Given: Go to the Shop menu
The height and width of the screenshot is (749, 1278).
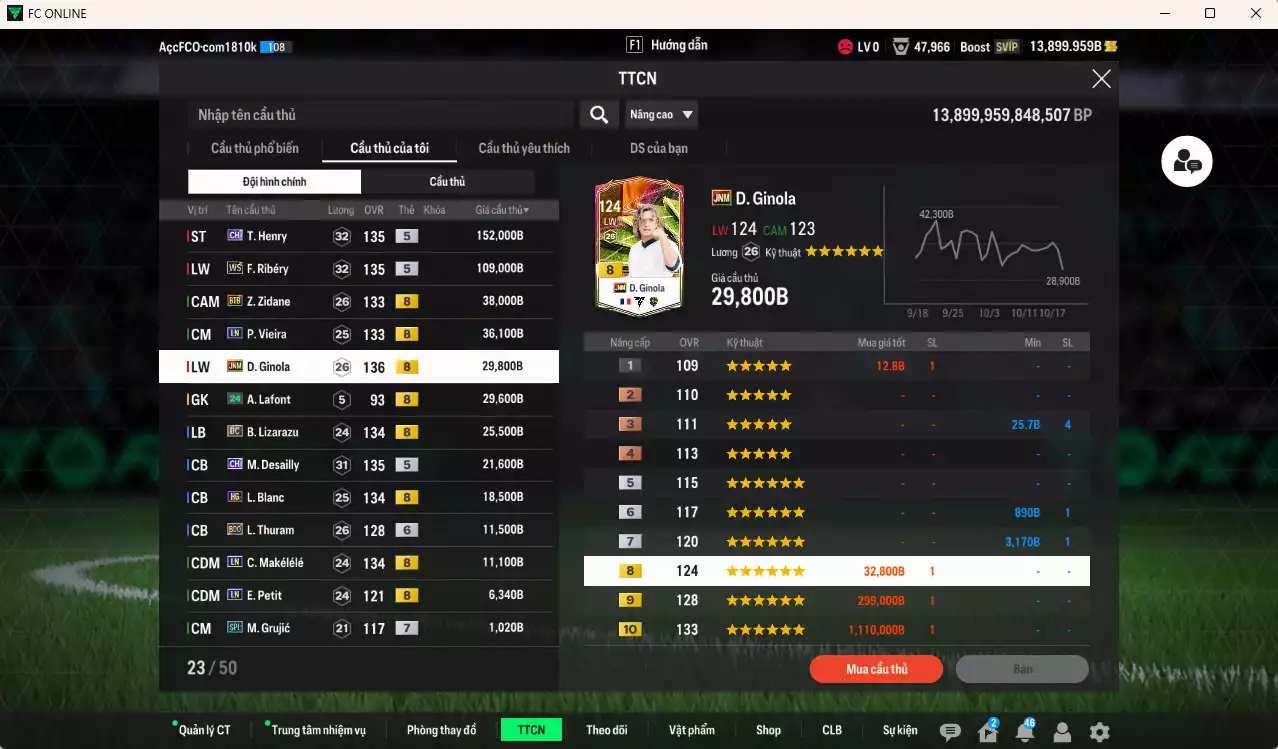Looking at the screenshot, I should pos(768,730).
